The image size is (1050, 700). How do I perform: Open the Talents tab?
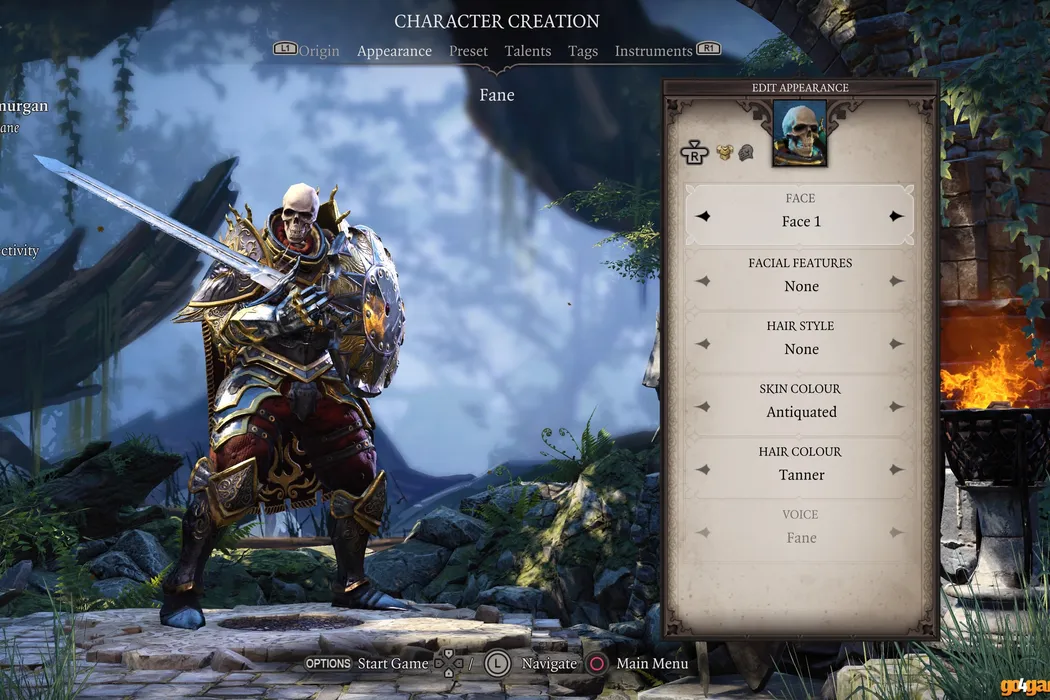[528, 51]
